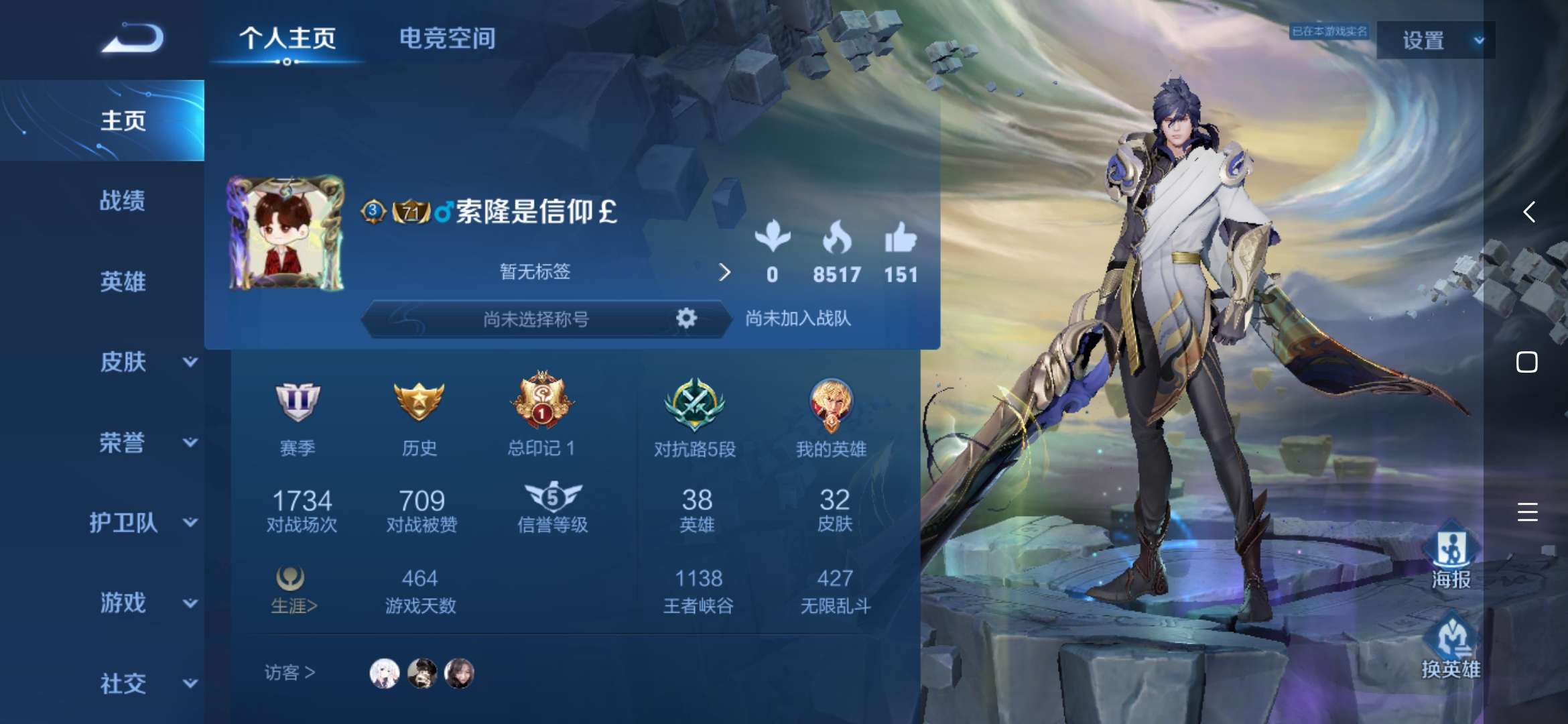Open the 设置 dropdown arrow

pos(1478,40)
